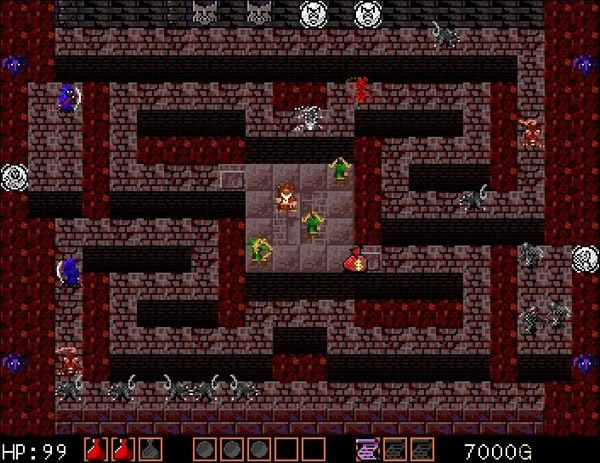The height and width of the screenshot is (463, 600).
Task: Select the greyed-out potion flask slot
Action: pos(151,449)
